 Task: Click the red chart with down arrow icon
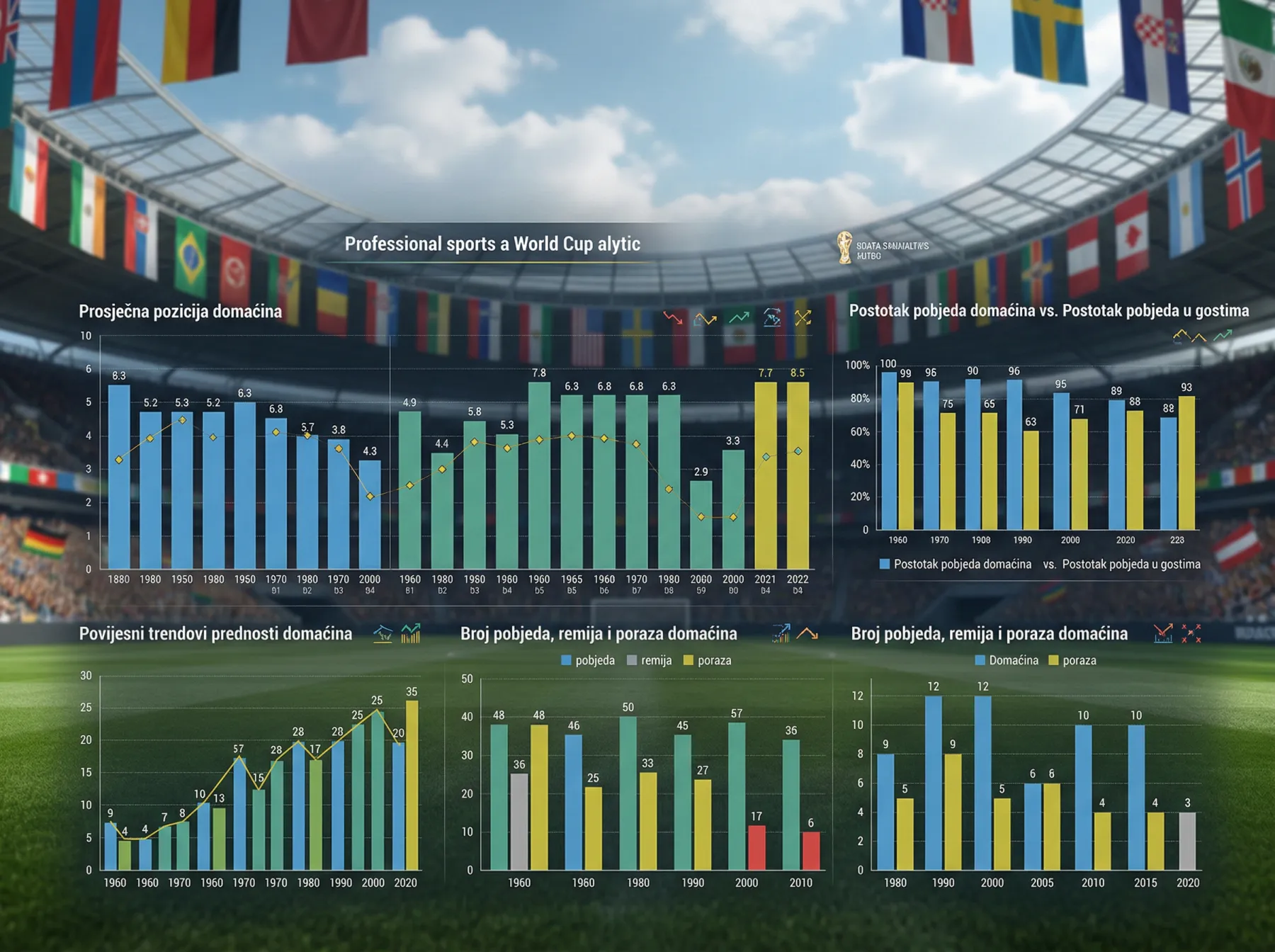pos(1162,633)
